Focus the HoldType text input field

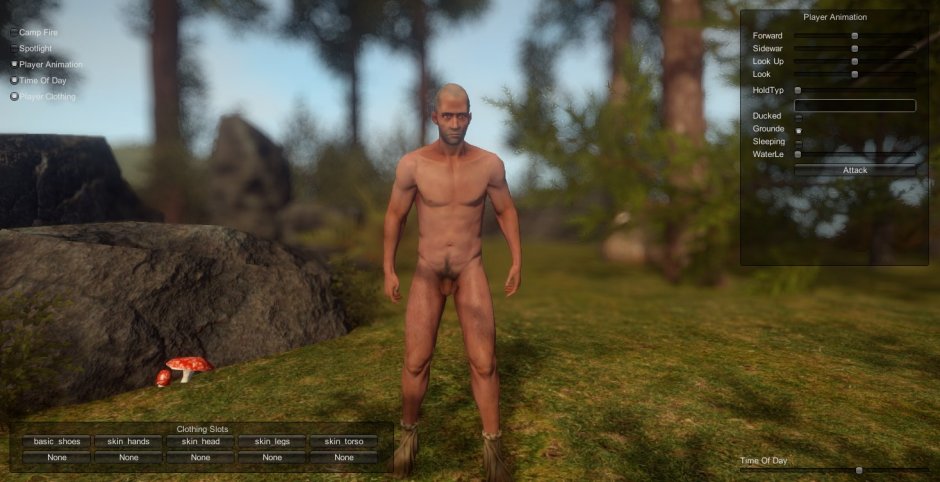[x=855, y=105]
